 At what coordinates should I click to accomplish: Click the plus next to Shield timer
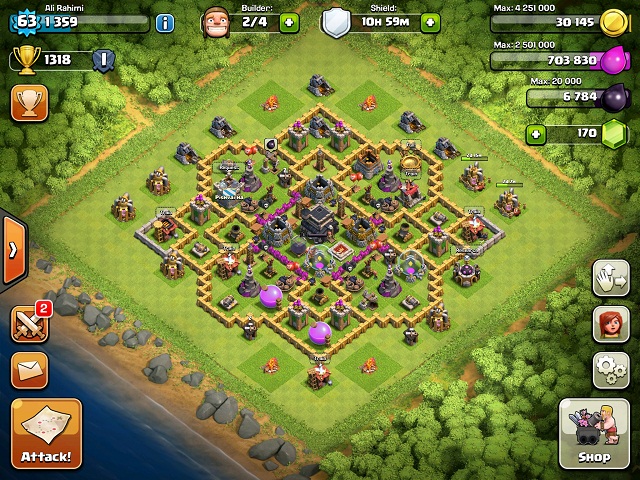point(430,22)
